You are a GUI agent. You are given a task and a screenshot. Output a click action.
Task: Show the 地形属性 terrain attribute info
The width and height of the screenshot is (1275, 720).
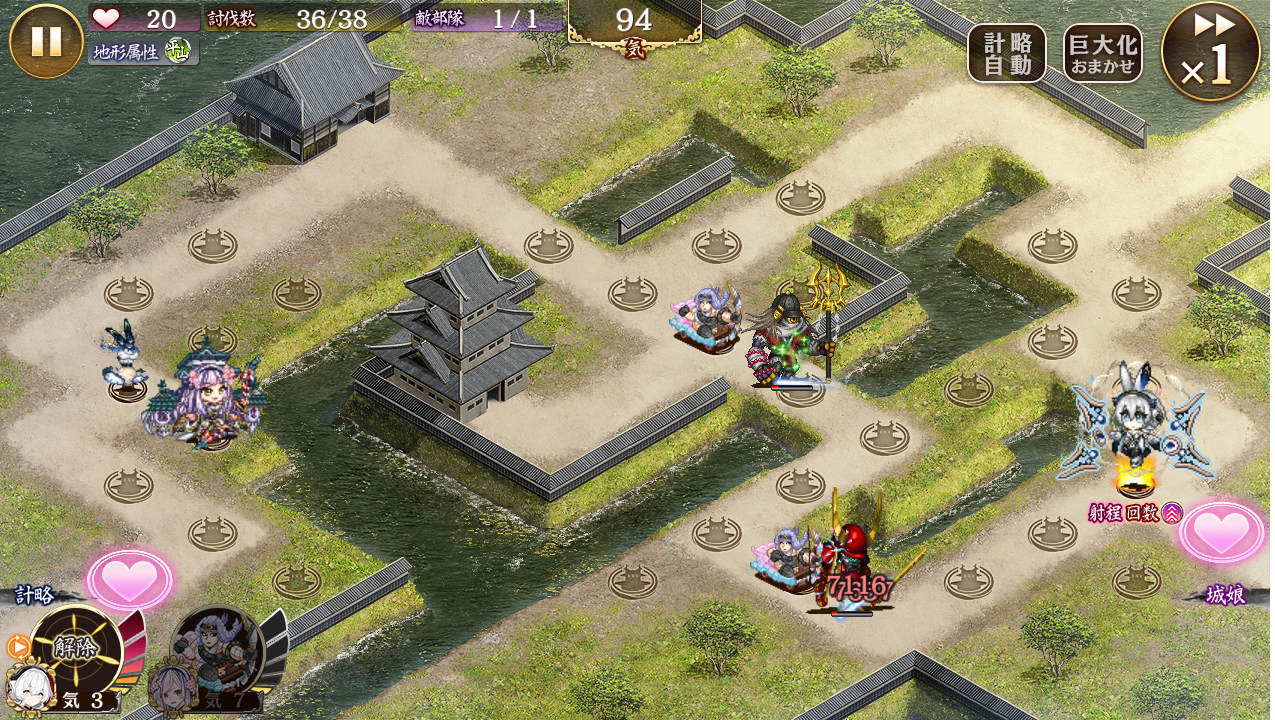click(x=143, y=51)
